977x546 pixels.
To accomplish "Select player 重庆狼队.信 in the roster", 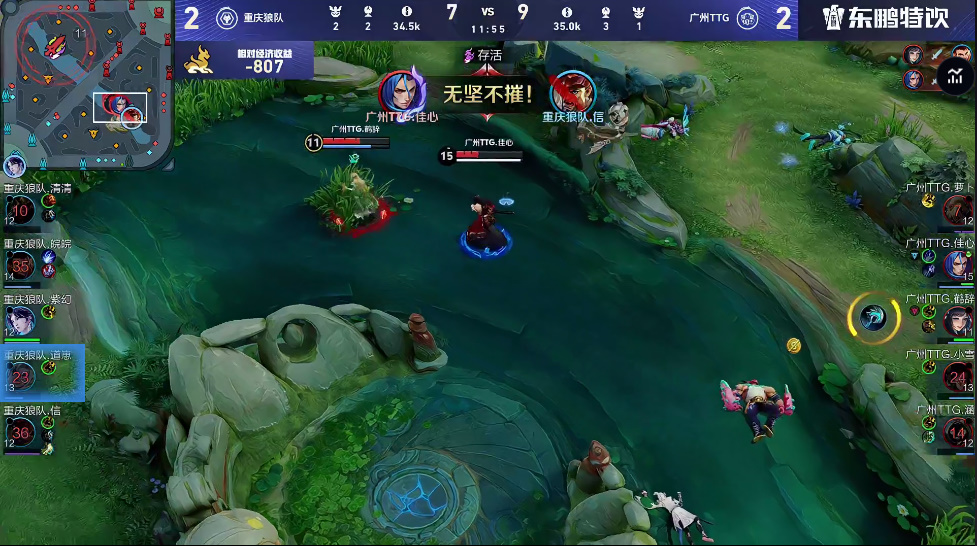I will pos(21,431).
